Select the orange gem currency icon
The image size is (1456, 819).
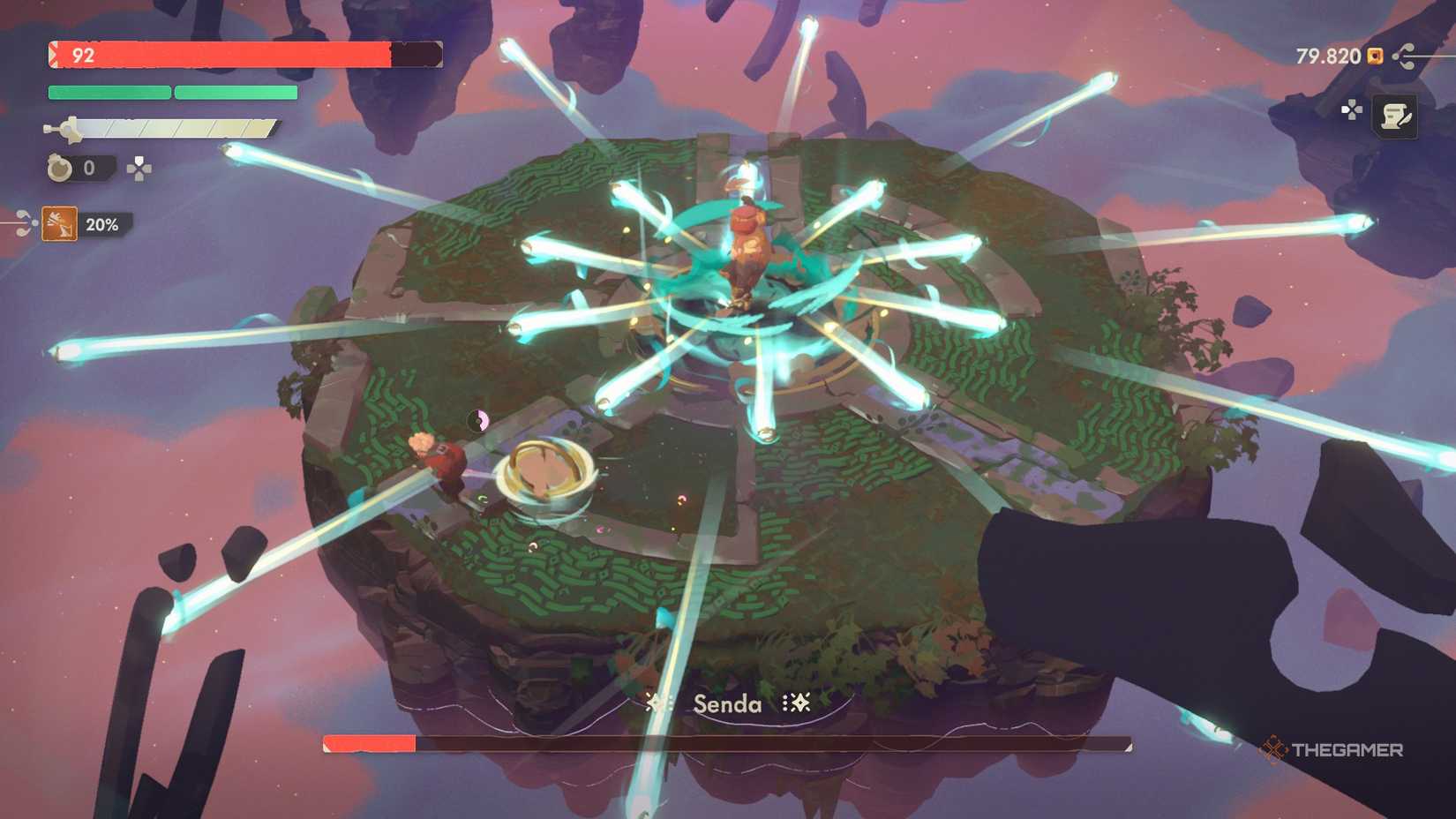point(1373,56)
